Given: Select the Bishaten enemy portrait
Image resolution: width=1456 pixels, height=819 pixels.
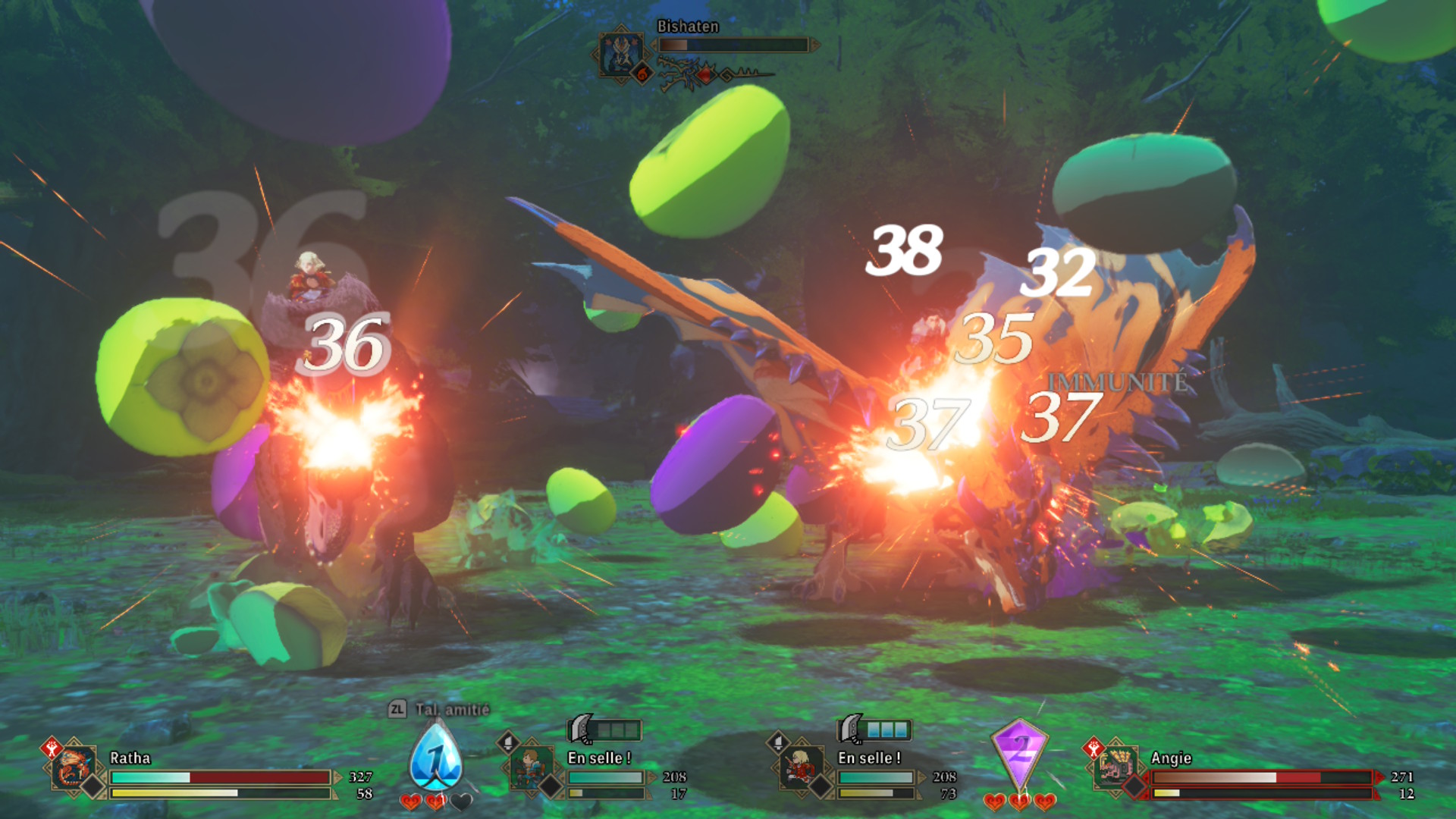Looking at the screenshot, I should 621,52.
